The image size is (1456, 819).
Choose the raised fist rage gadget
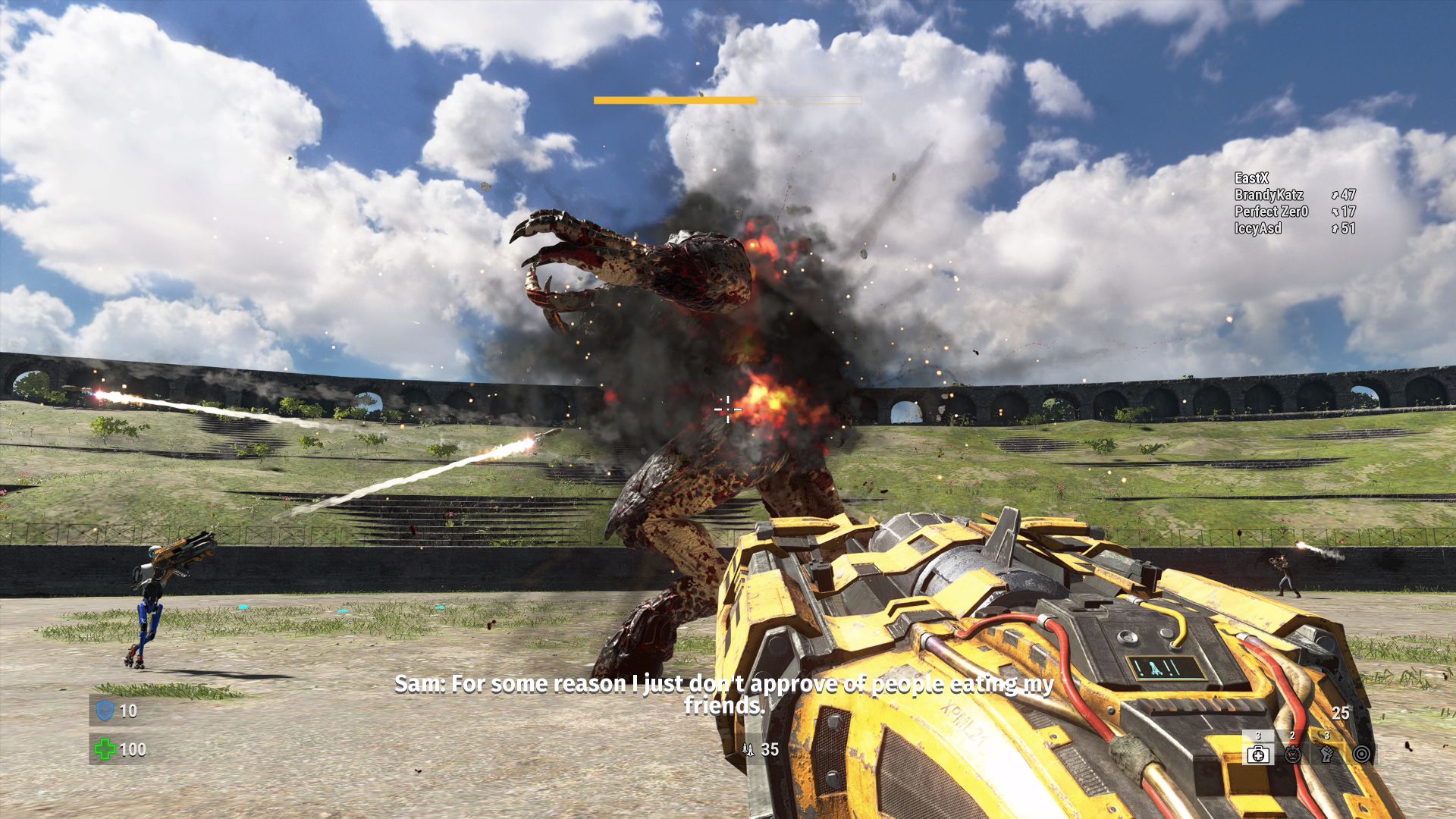[1327, 754]
